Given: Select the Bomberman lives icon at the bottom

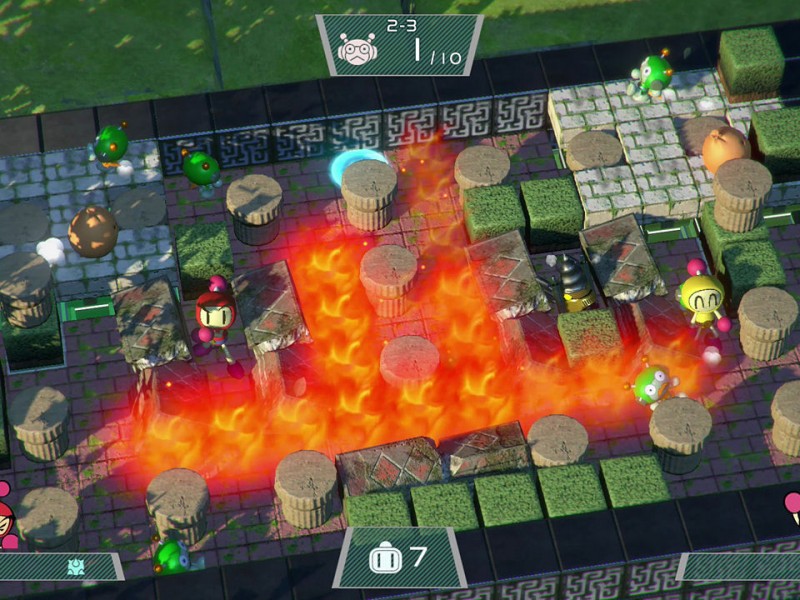Looking at the screenshot, I should [x=385, y=559].
